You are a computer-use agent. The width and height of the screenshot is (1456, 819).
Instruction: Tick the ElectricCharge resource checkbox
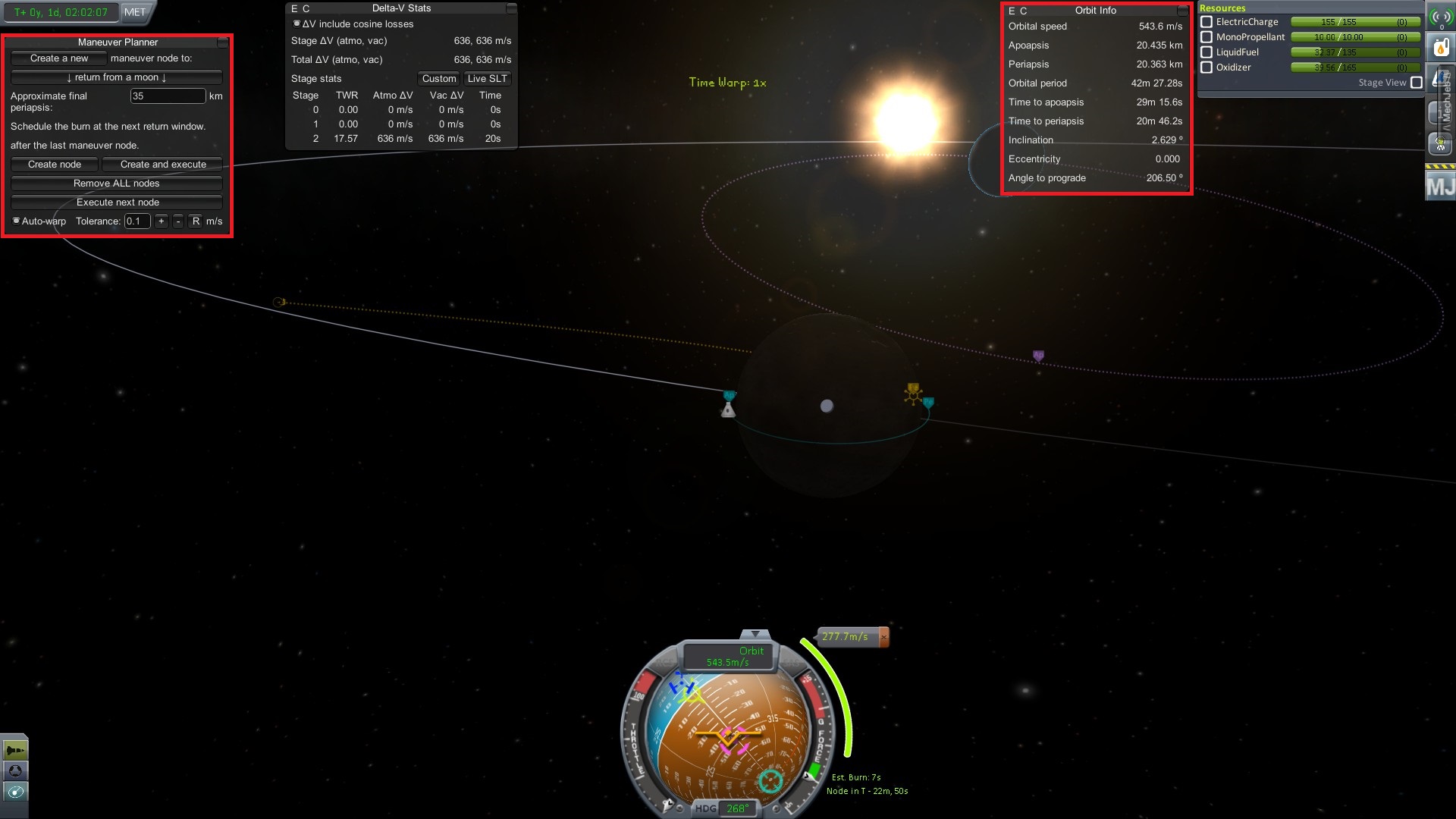1207,23
